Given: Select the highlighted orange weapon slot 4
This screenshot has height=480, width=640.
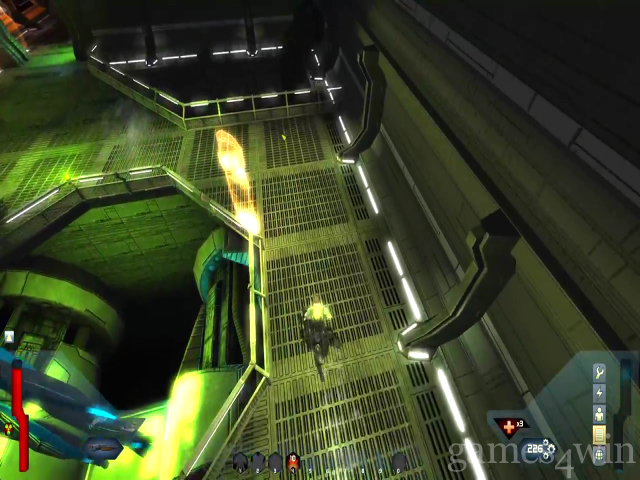Looking at the screenshot, I should pos(292,461).
